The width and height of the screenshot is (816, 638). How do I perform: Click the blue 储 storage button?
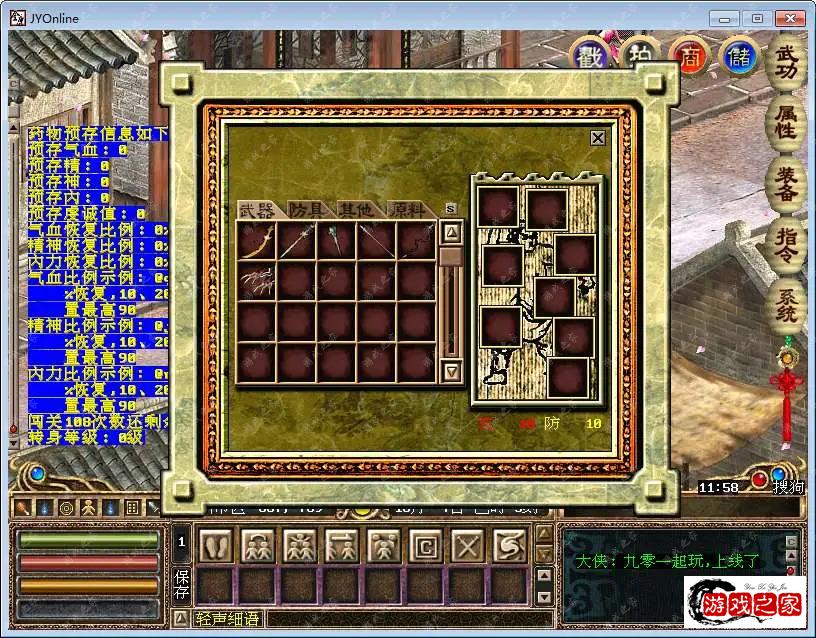click(739, 55)
